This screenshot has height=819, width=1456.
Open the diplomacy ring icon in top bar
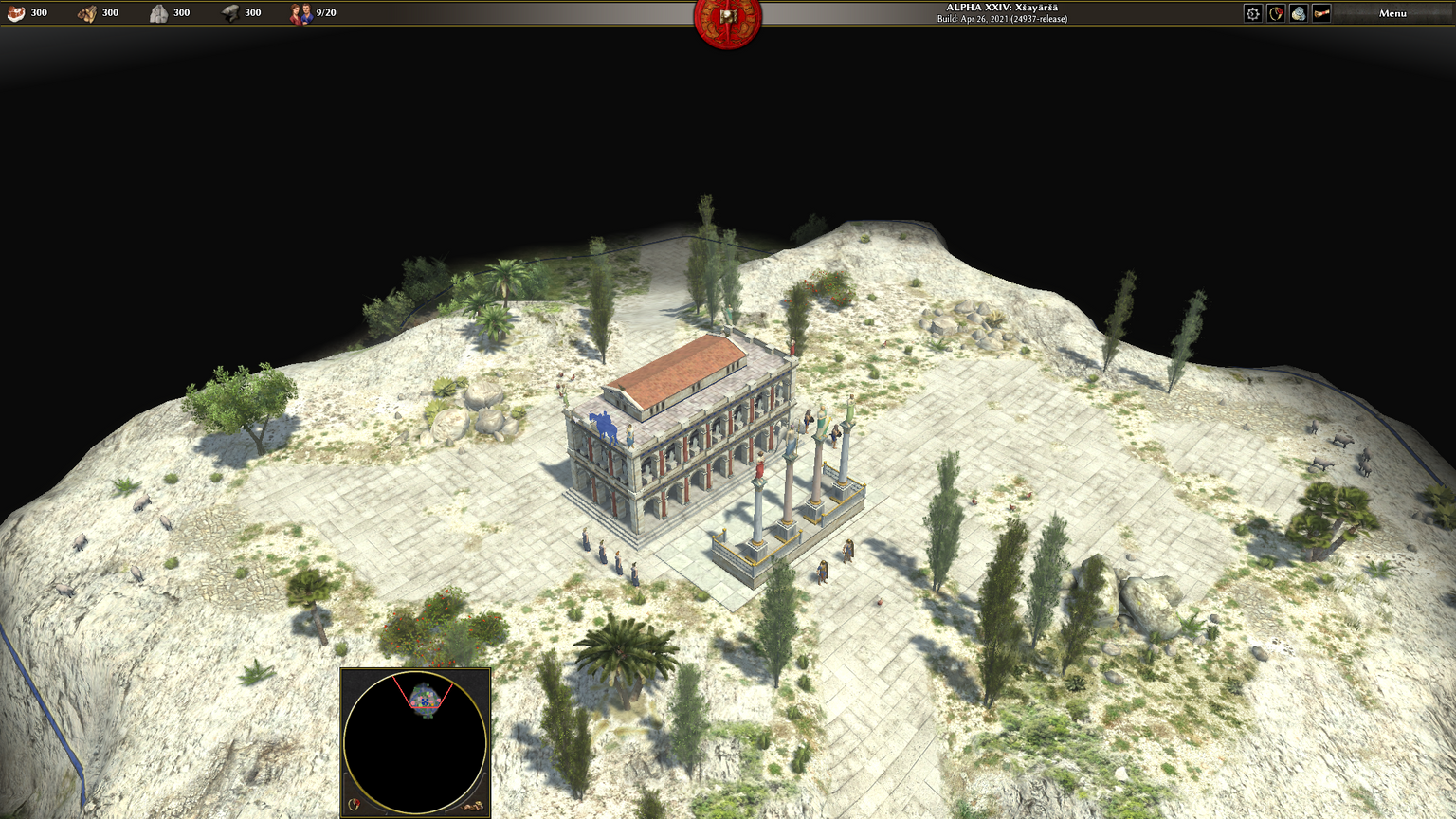1276,13
